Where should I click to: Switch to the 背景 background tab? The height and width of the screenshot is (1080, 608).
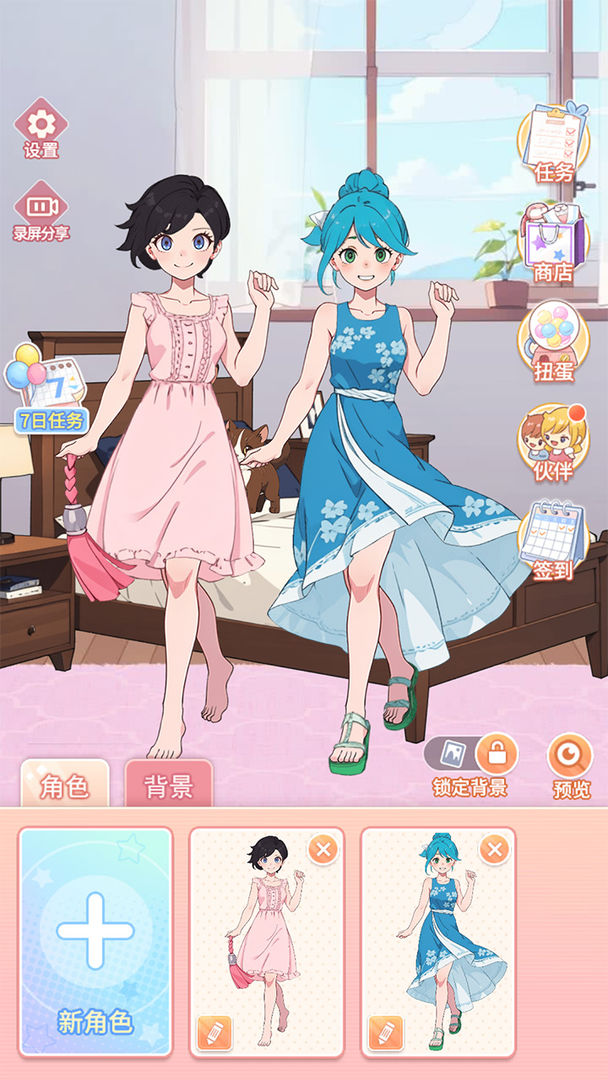(x=168, y=786)
